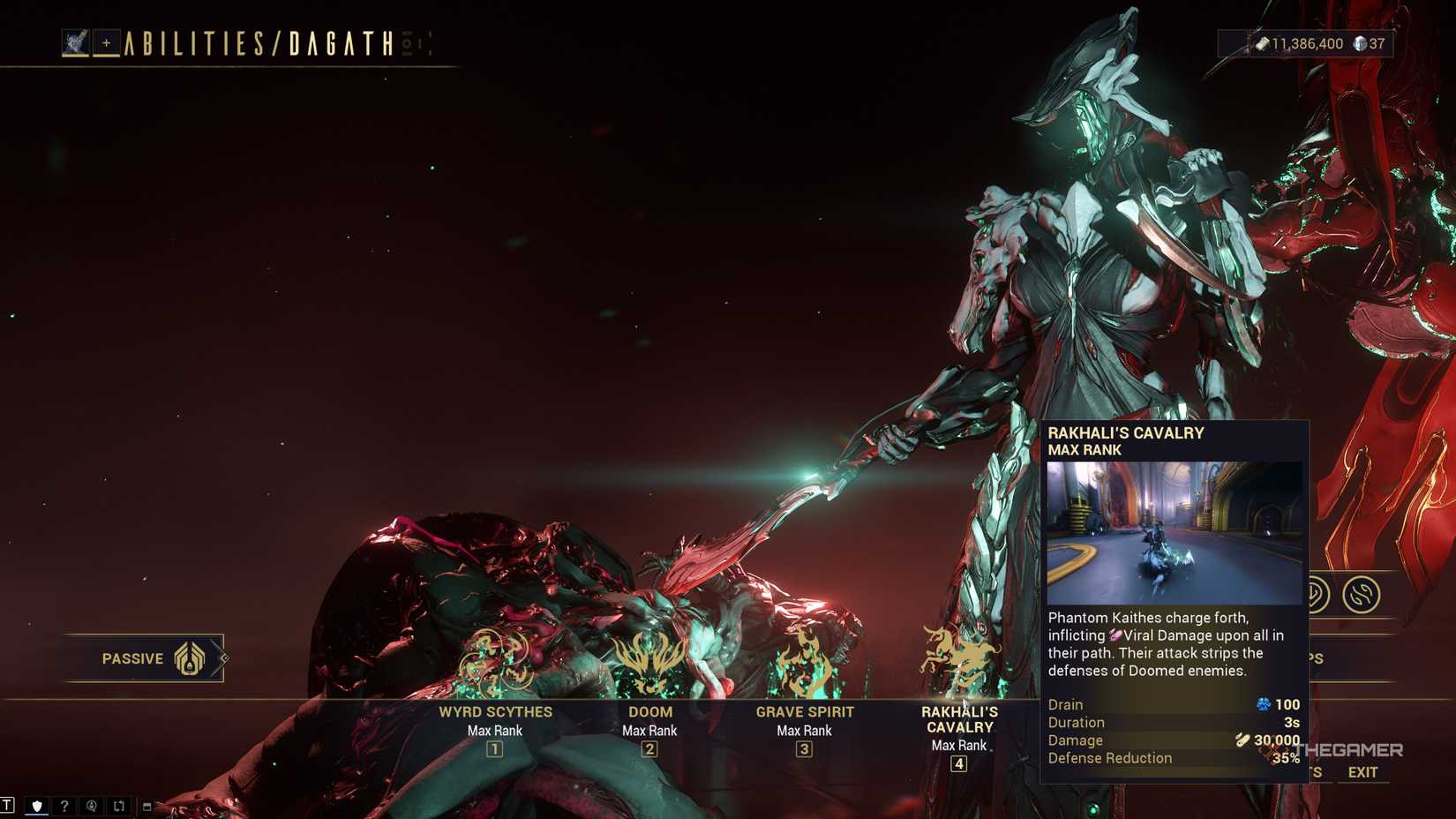The width and height of the screenshot is (1456, 819).
Task: Expand the Passive ability panel
Action: click(x=146, y=658)
